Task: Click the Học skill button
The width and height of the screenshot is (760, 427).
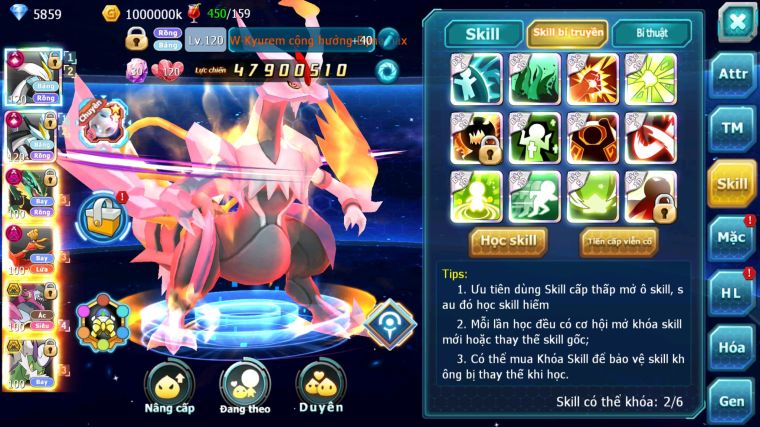Action: click(510, 241)
